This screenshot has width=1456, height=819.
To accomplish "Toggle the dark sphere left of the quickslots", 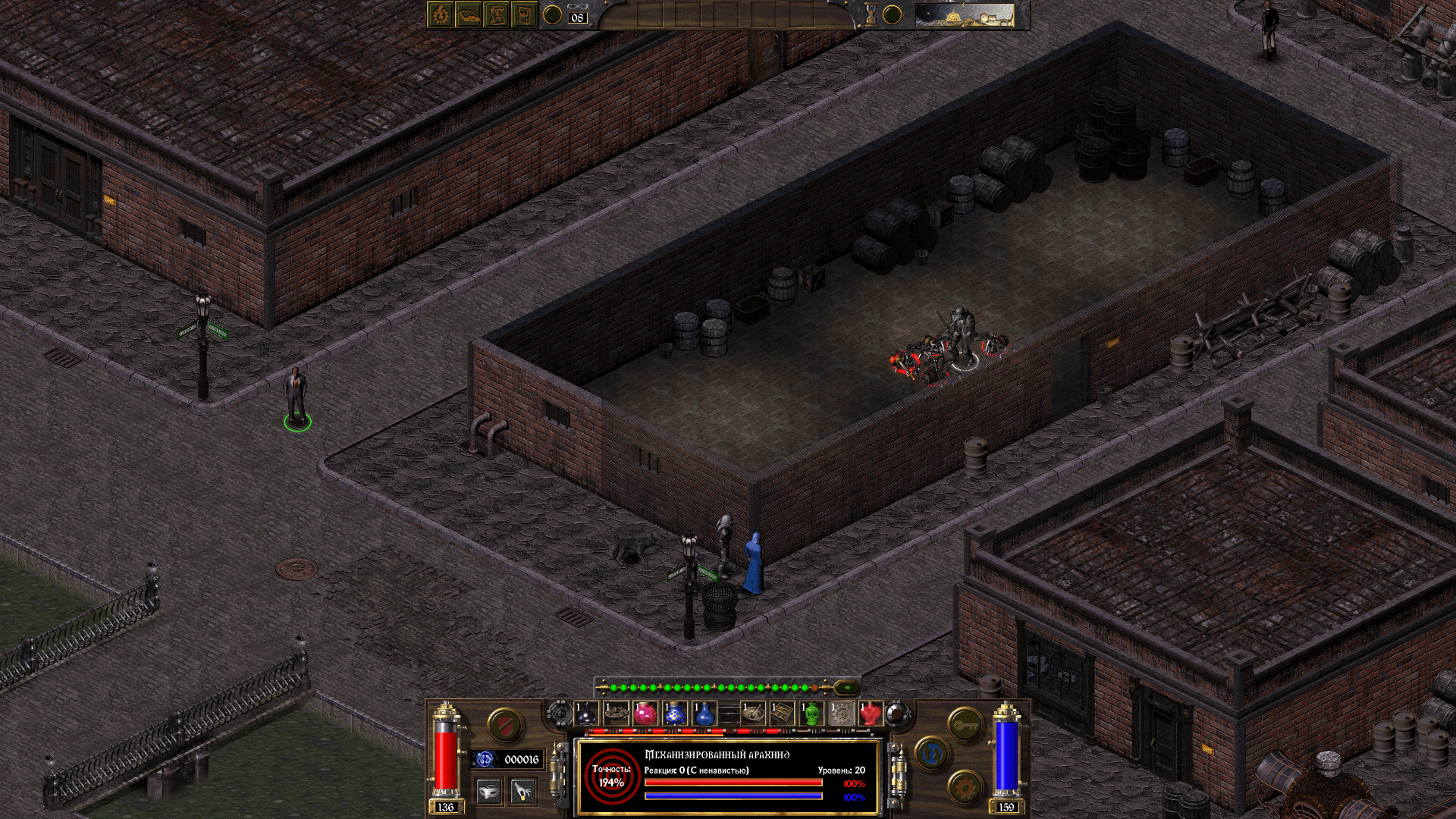I will [560, 712].
